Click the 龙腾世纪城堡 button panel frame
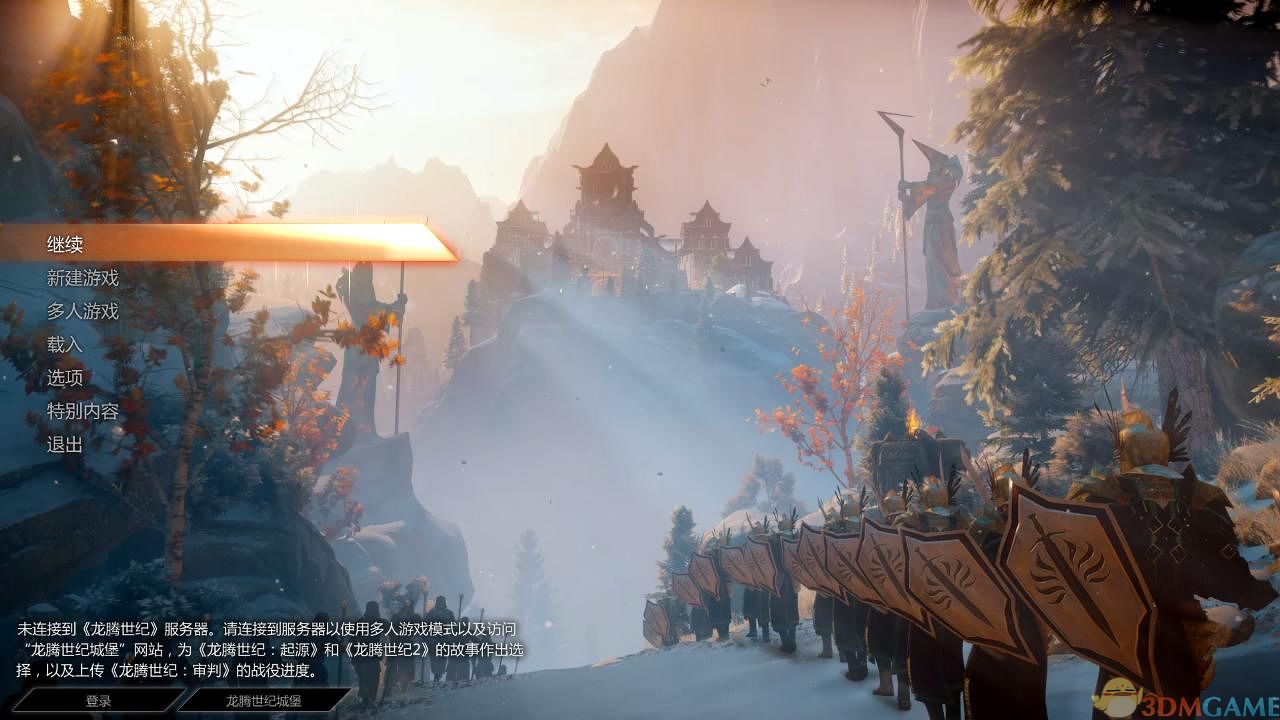Image resolution: width=1280 pixels, height=720 pixels. click(266, 699)
